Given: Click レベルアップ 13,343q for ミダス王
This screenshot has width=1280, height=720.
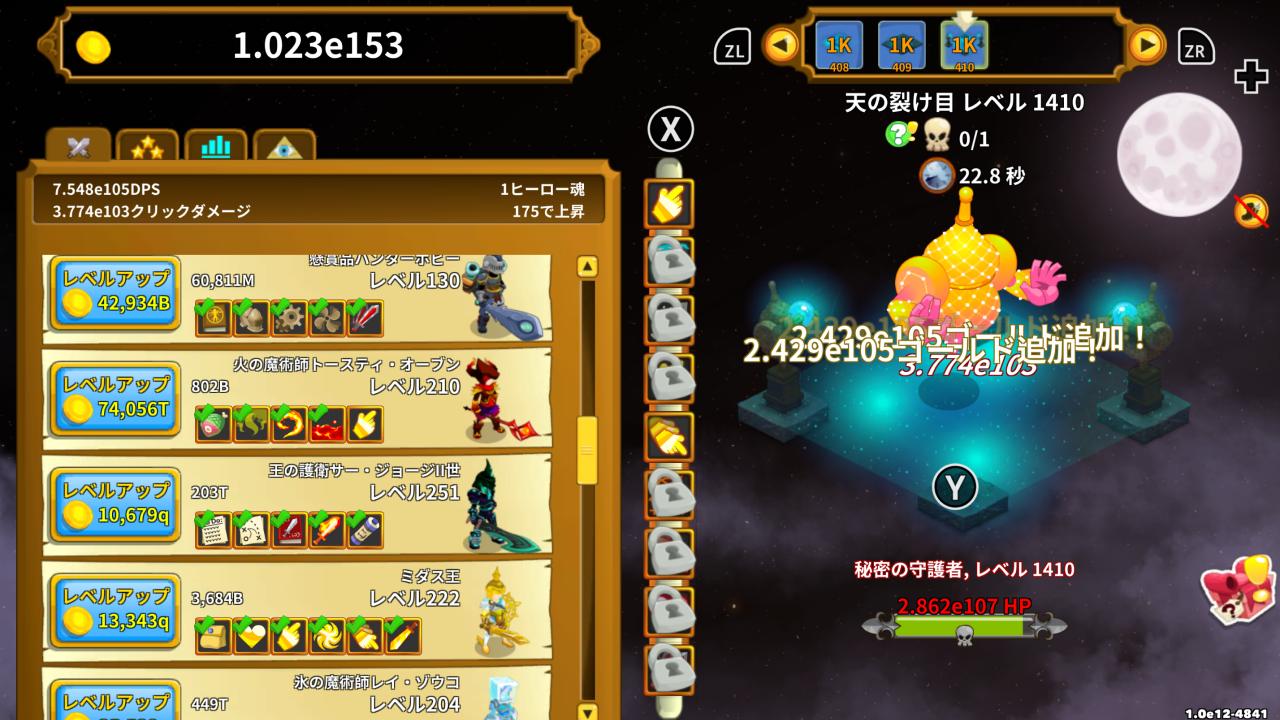Looking at the screenshot, I should (113, 610).
